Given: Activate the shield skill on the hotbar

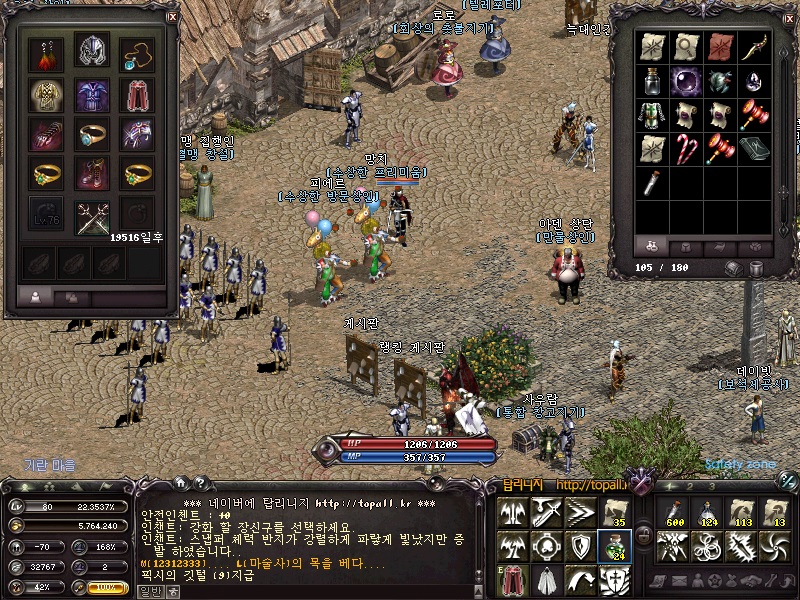Looking at the screenshot, I should [581, 545].
